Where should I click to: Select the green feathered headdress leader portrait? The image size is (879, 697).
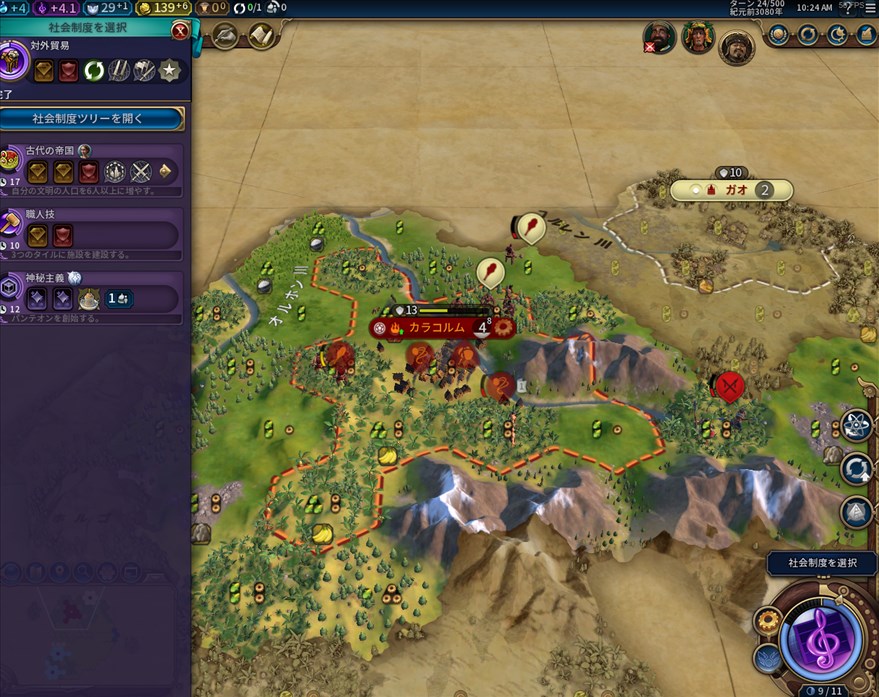coord(697,38)
